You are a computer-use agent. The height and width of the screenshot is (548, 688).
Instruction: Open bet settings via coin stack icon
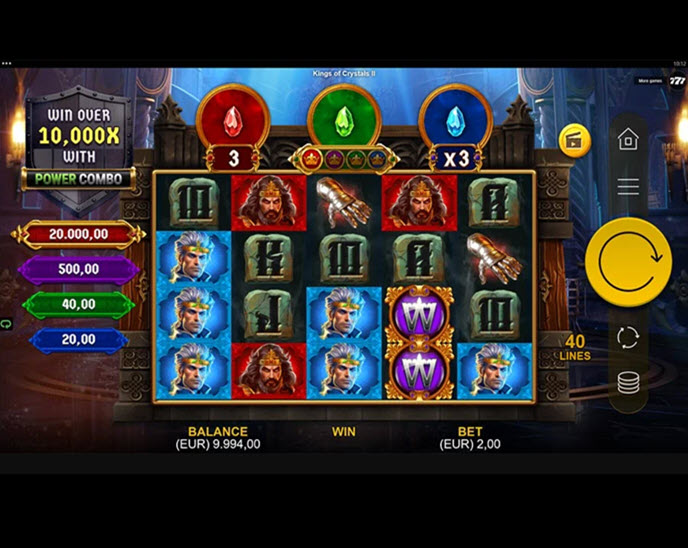tap(628, 382)
